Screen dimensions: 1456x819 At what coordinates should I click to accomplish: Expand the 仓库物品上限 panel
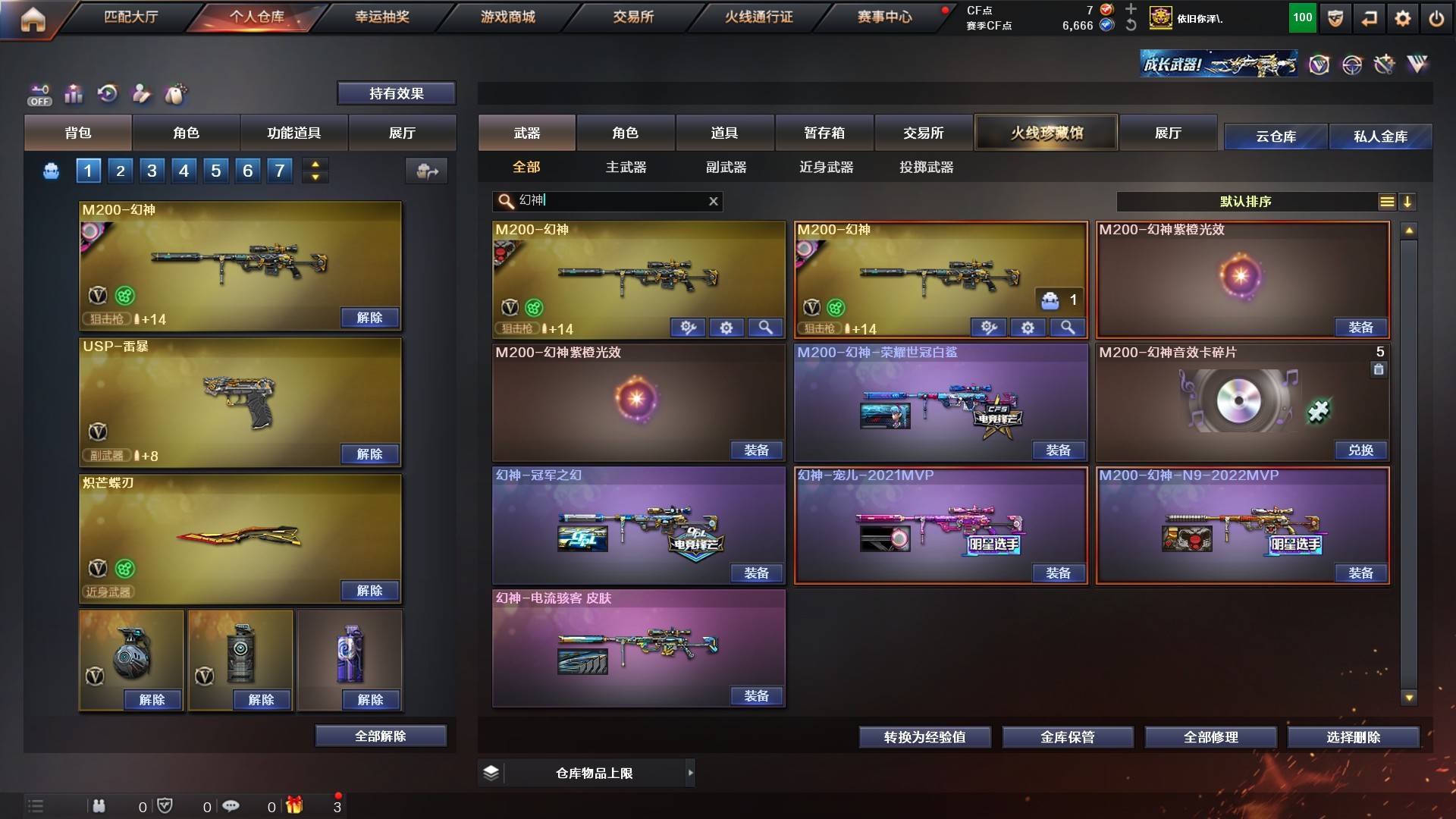pyautogui.click(x=690, y=773)
